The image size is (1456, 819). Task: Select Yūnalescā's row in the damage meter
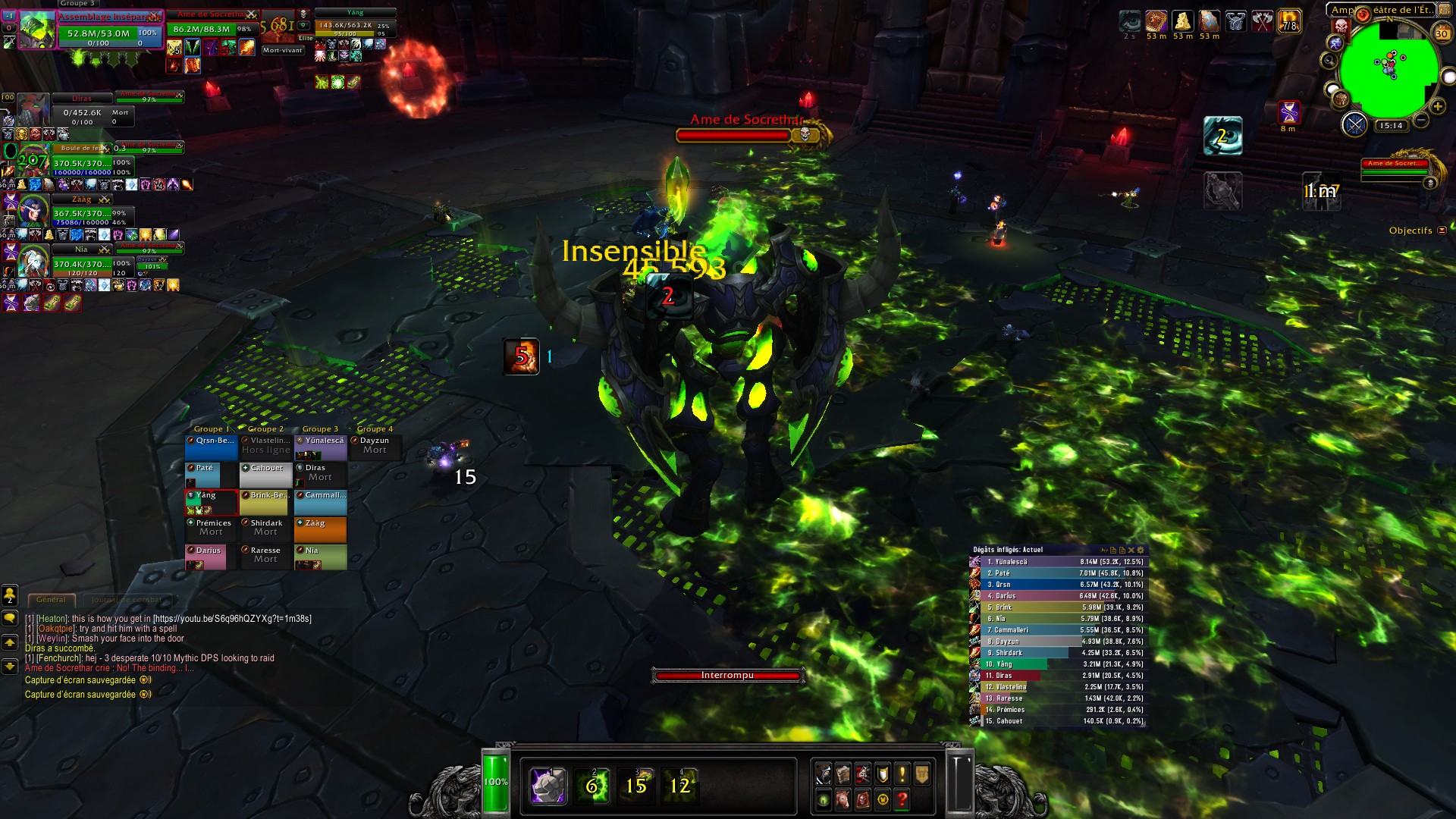click(x=1059, y=562)
